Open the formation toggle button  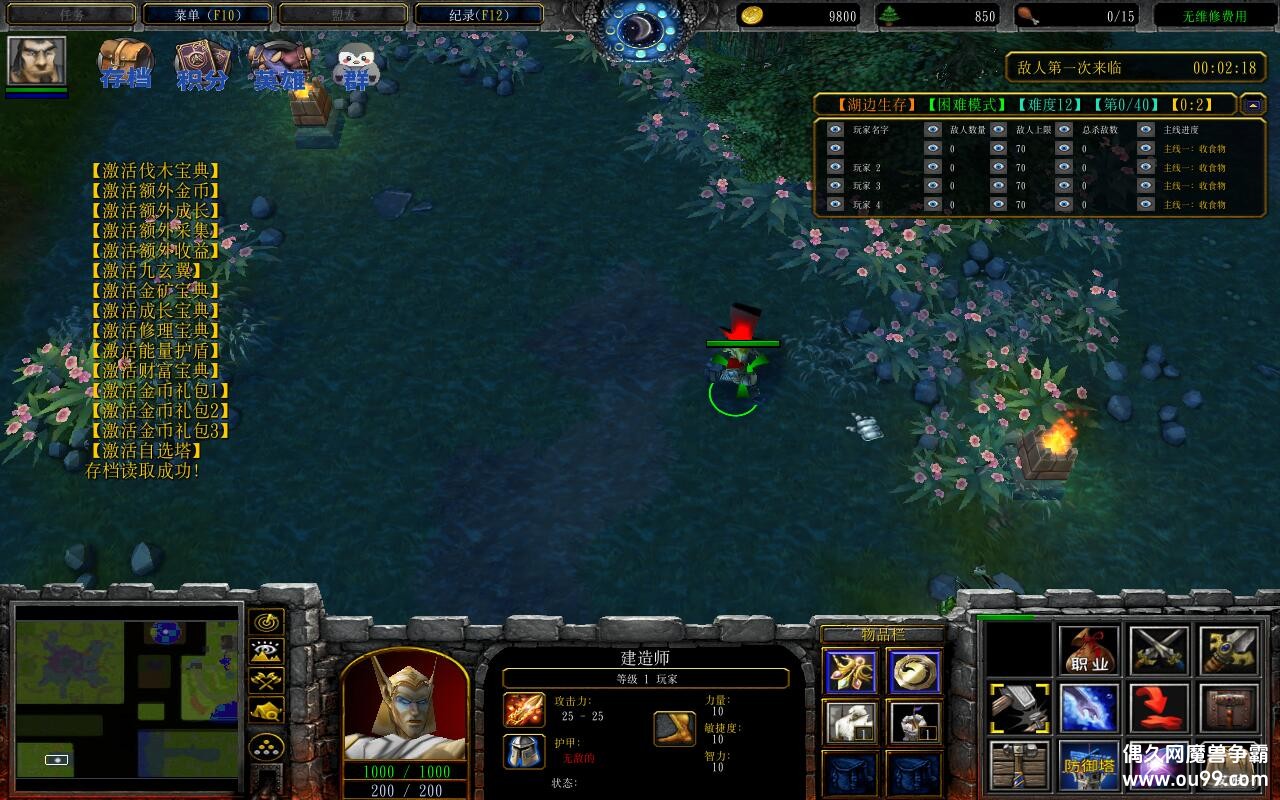coord(266,747)
